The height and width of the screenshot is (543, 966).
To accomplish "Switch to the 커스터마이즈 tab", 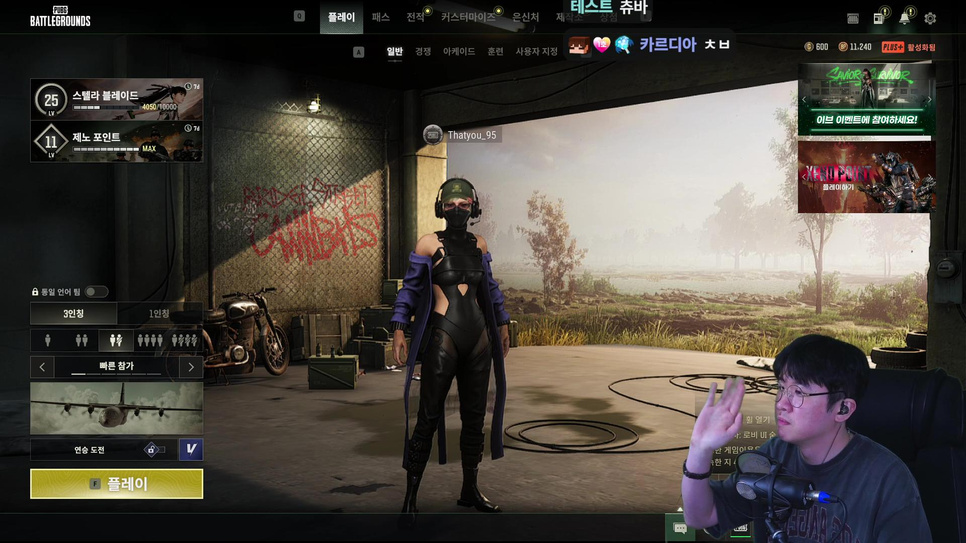I will (x=467, y=18).
